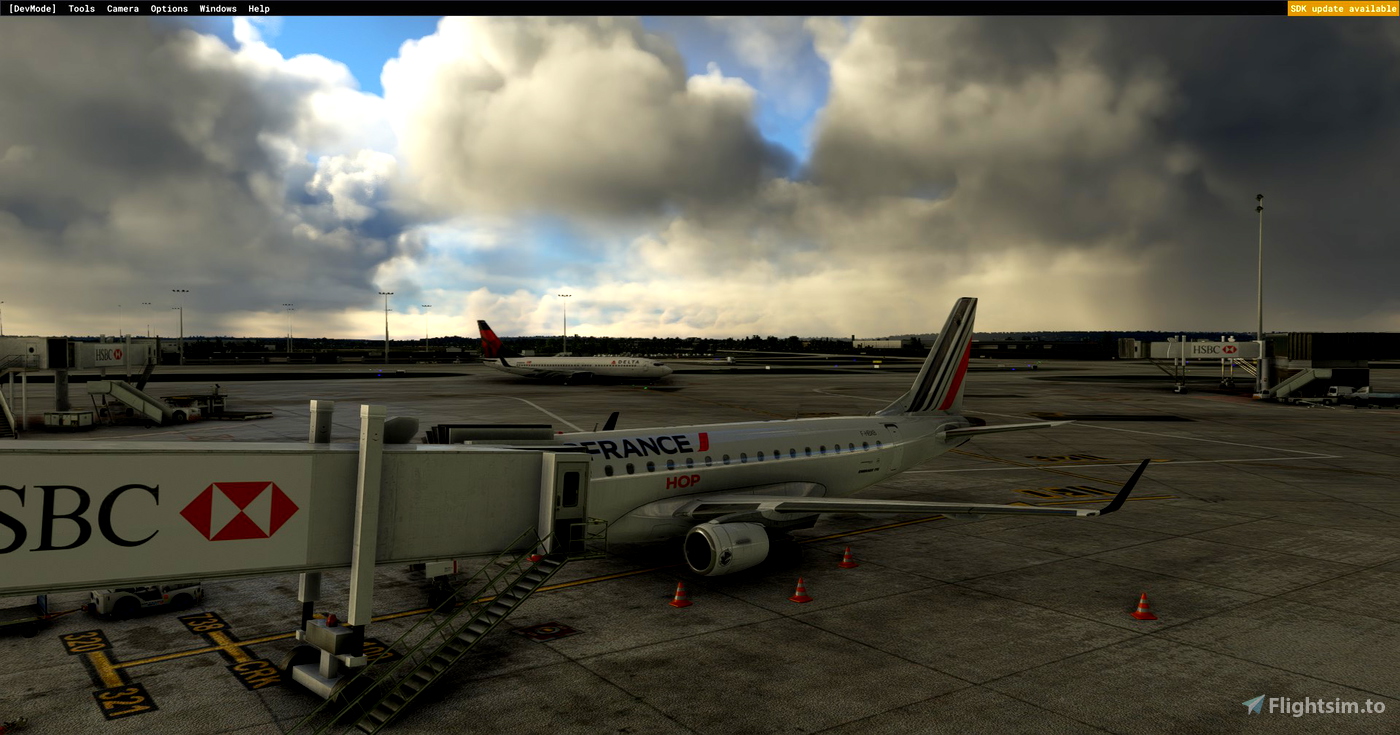Click the SDK update available notification
The image size is (1400, 735).
click(x=1342, y=8)
